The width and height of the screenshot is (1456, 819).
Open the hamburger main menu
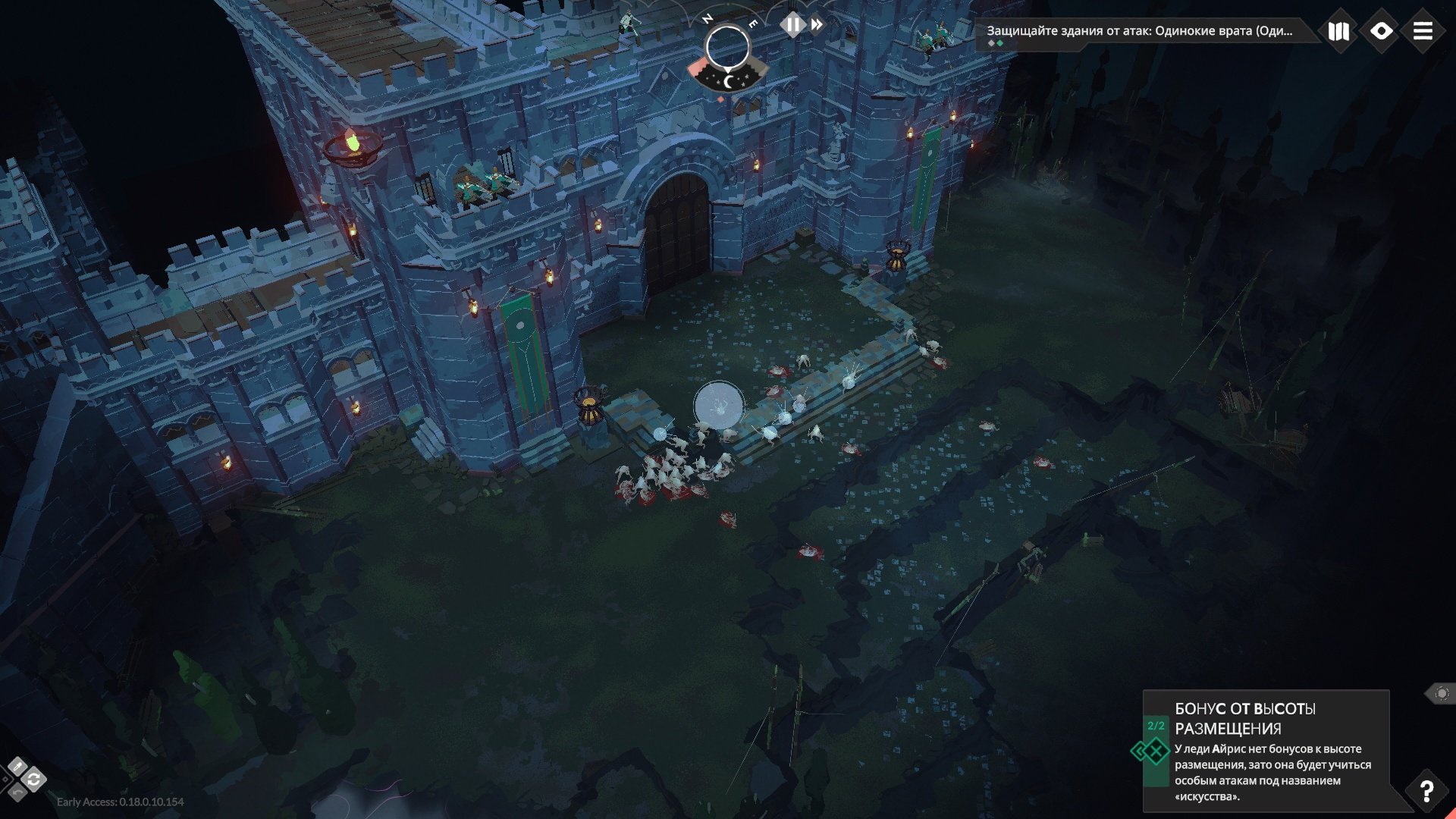pyautogui.click(x=1423, y=31)
